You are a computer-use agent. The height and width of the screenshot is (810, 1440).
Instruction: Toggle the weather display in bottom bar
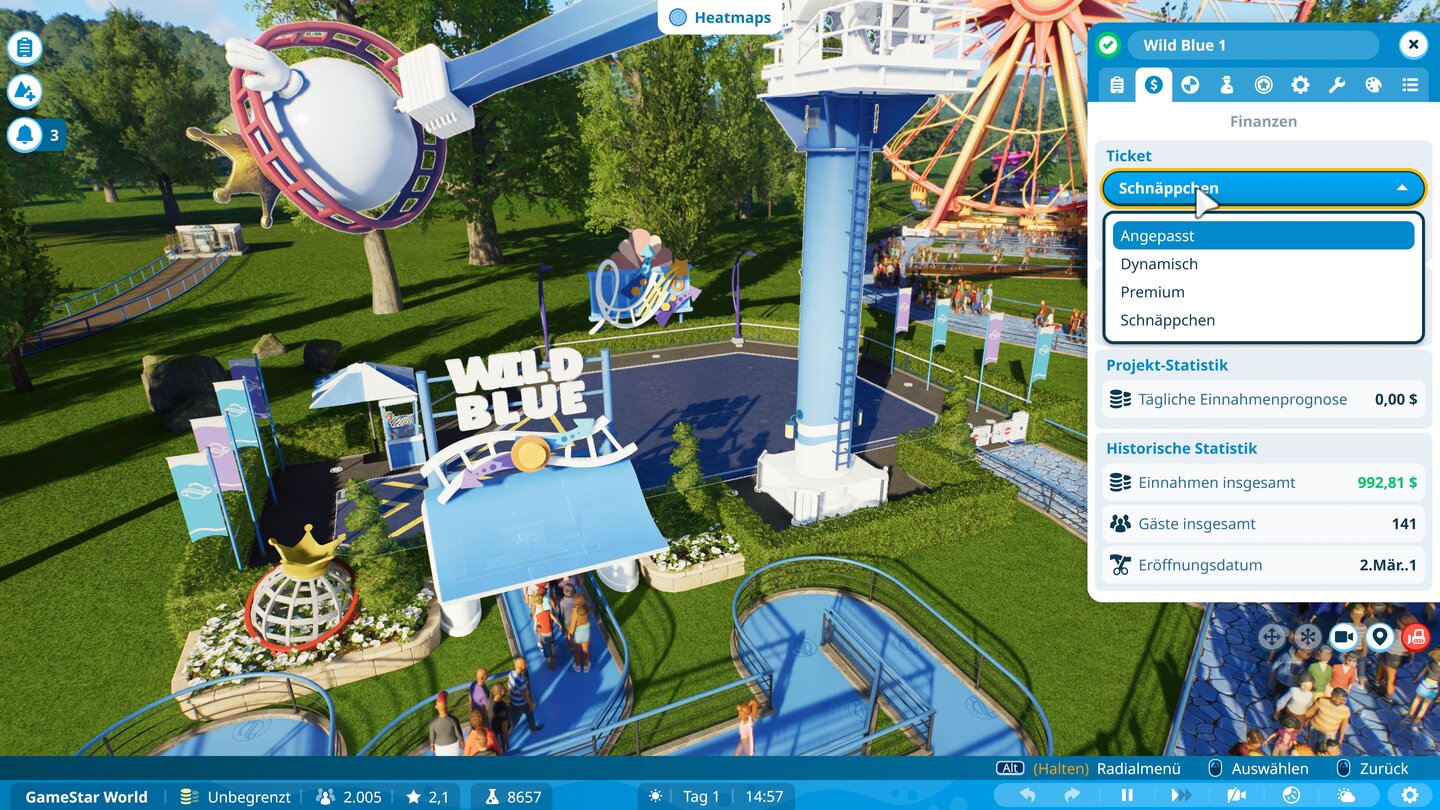(x=1345, y=796)
